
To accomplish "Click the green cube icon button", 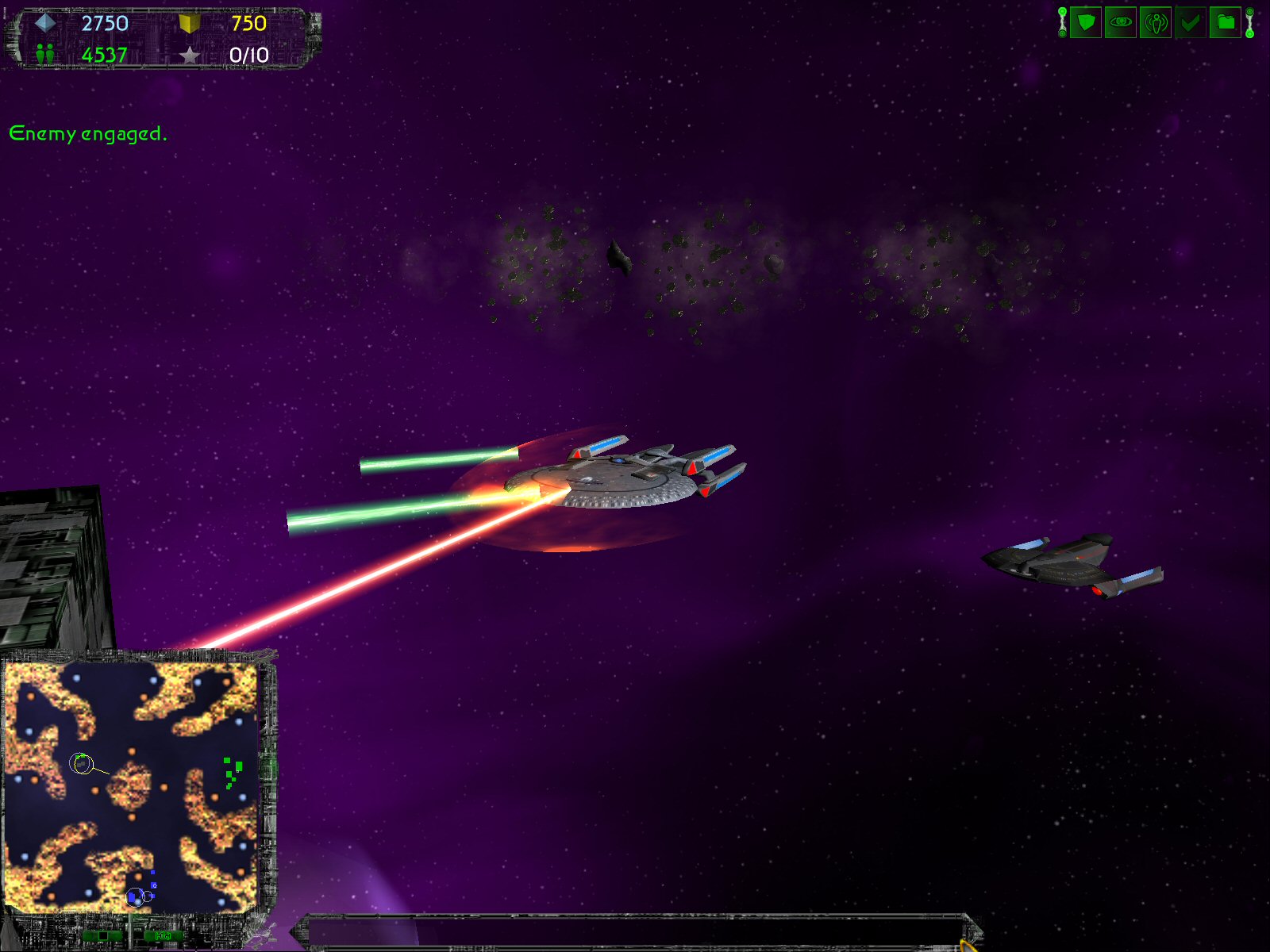I will [1085, 22].
